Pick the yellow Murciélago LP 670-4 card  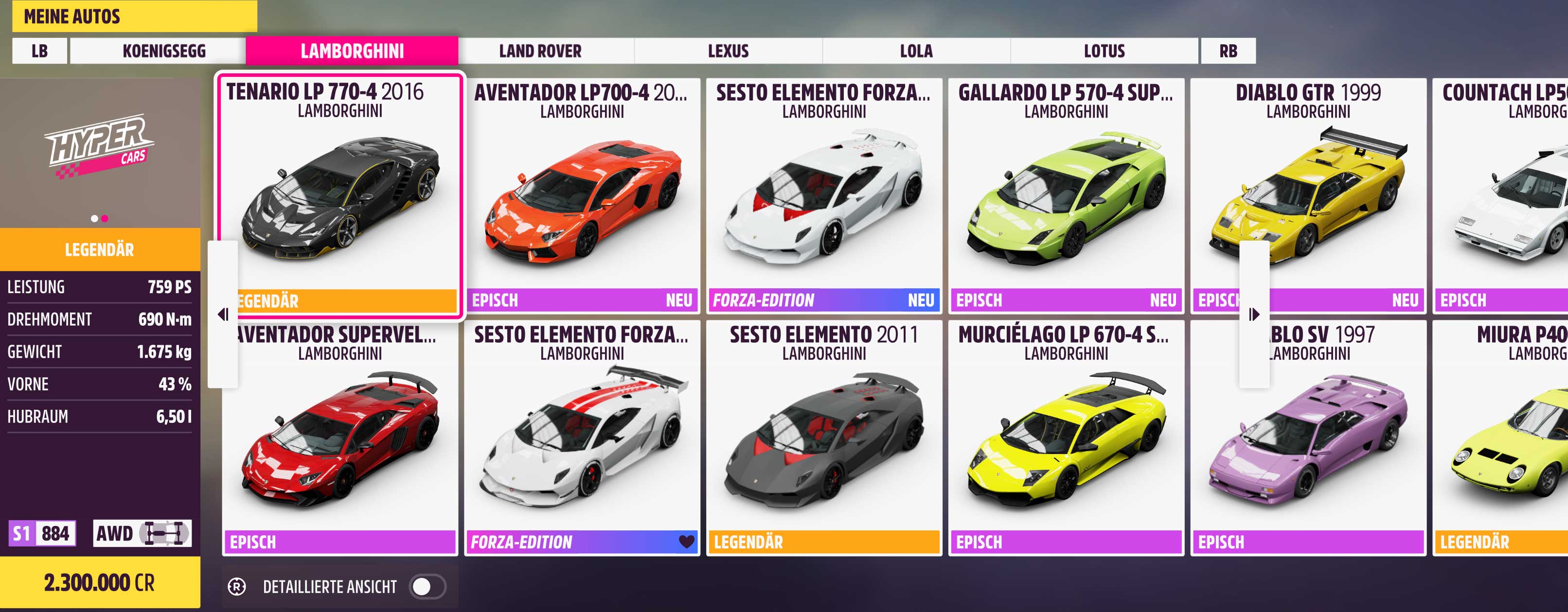[x=1066, y=438]
